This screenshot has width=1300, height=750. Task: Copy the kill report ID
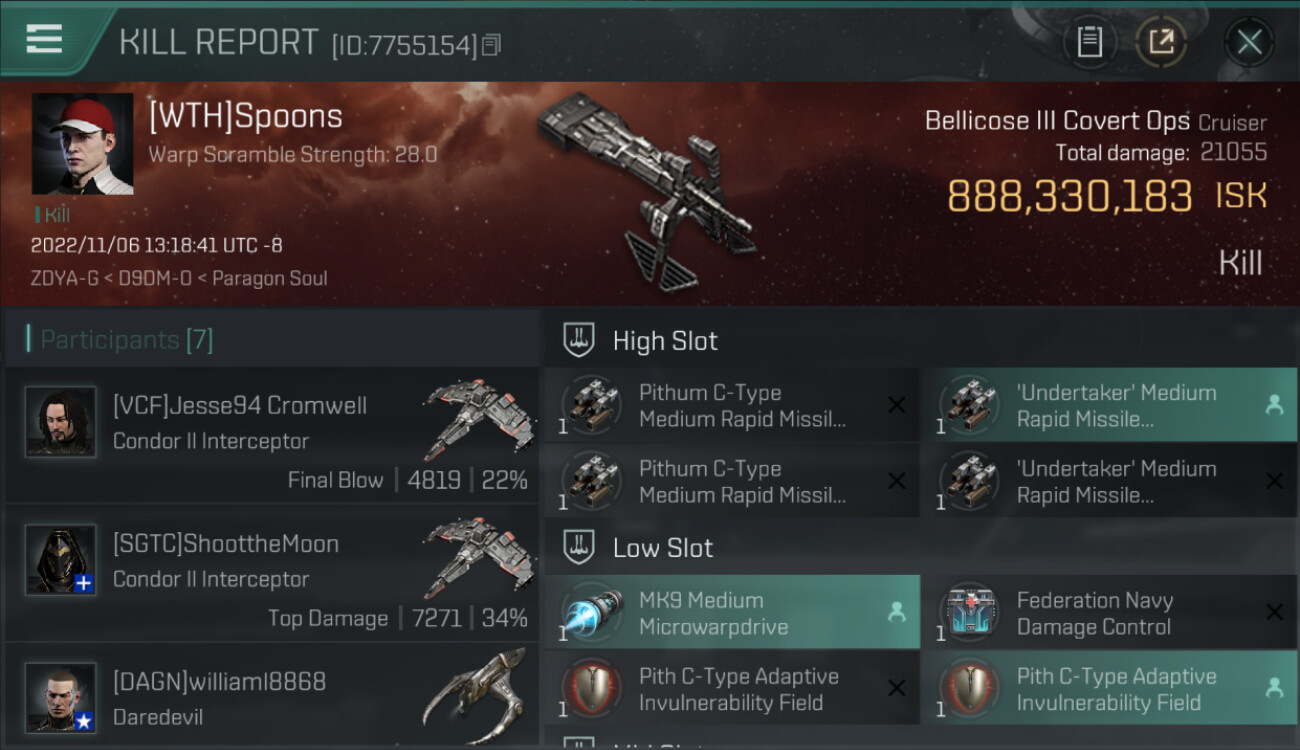(x=491, y=45)
